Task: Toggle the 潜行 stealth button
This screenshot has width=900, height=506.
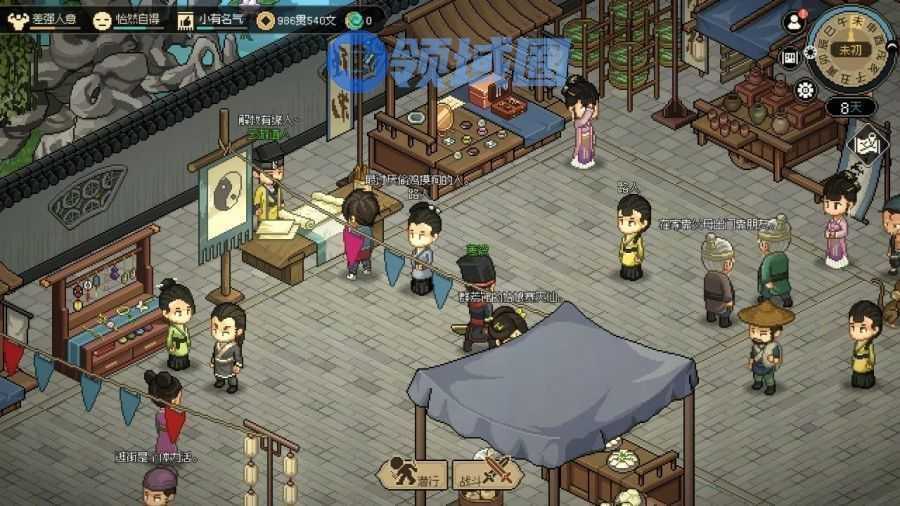Action: (x=412, y=474)
